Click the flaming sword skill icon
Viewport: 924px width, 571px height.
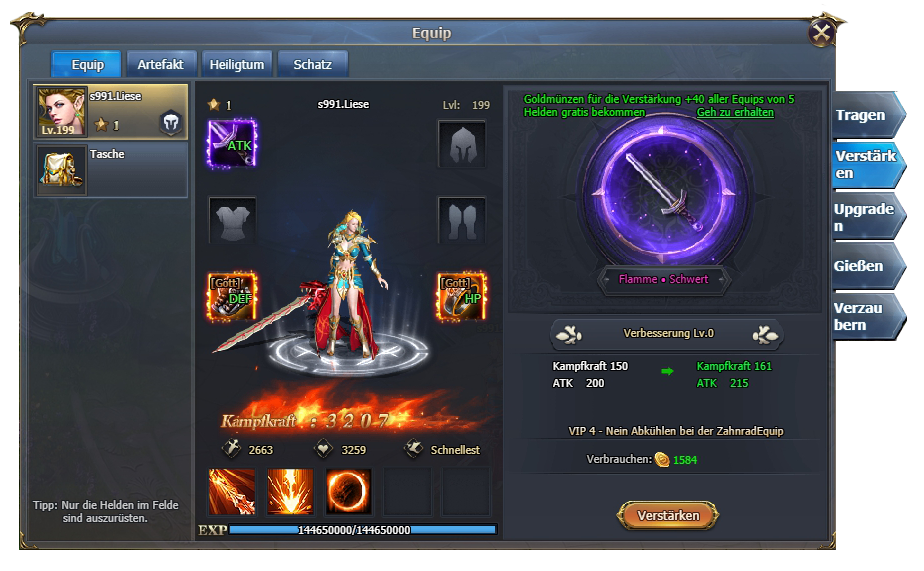tap(232, 491)
